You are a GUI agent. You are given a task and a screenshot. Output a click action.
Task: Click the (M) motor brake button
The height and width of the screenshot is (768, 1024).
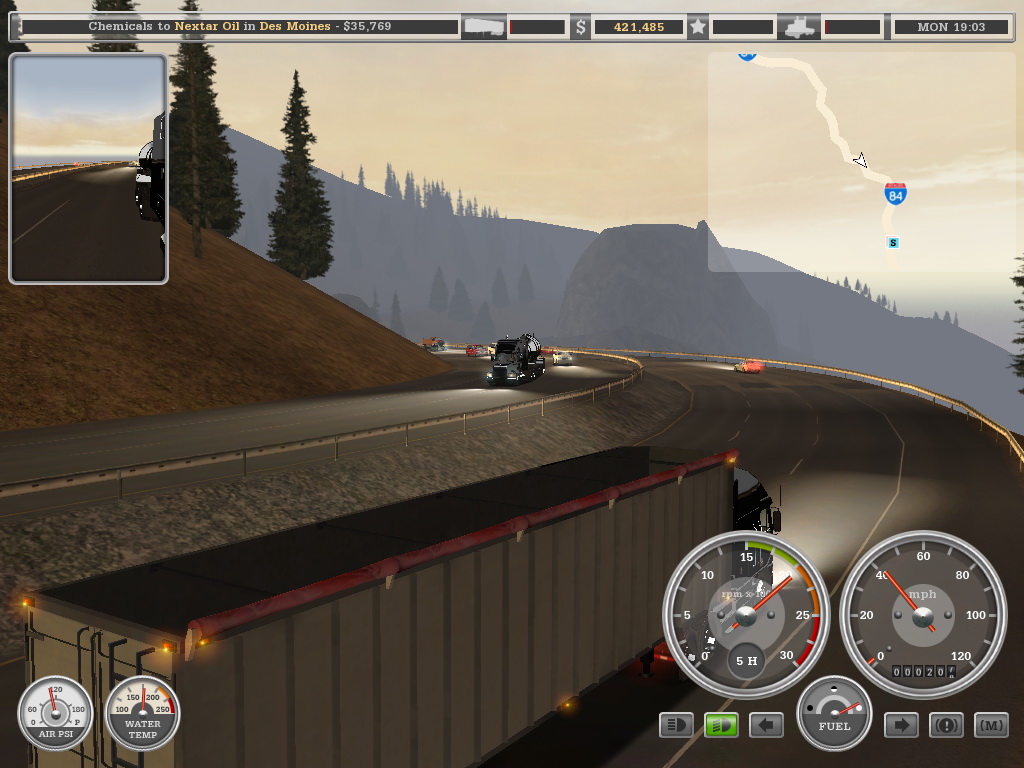tap(990, 725)
